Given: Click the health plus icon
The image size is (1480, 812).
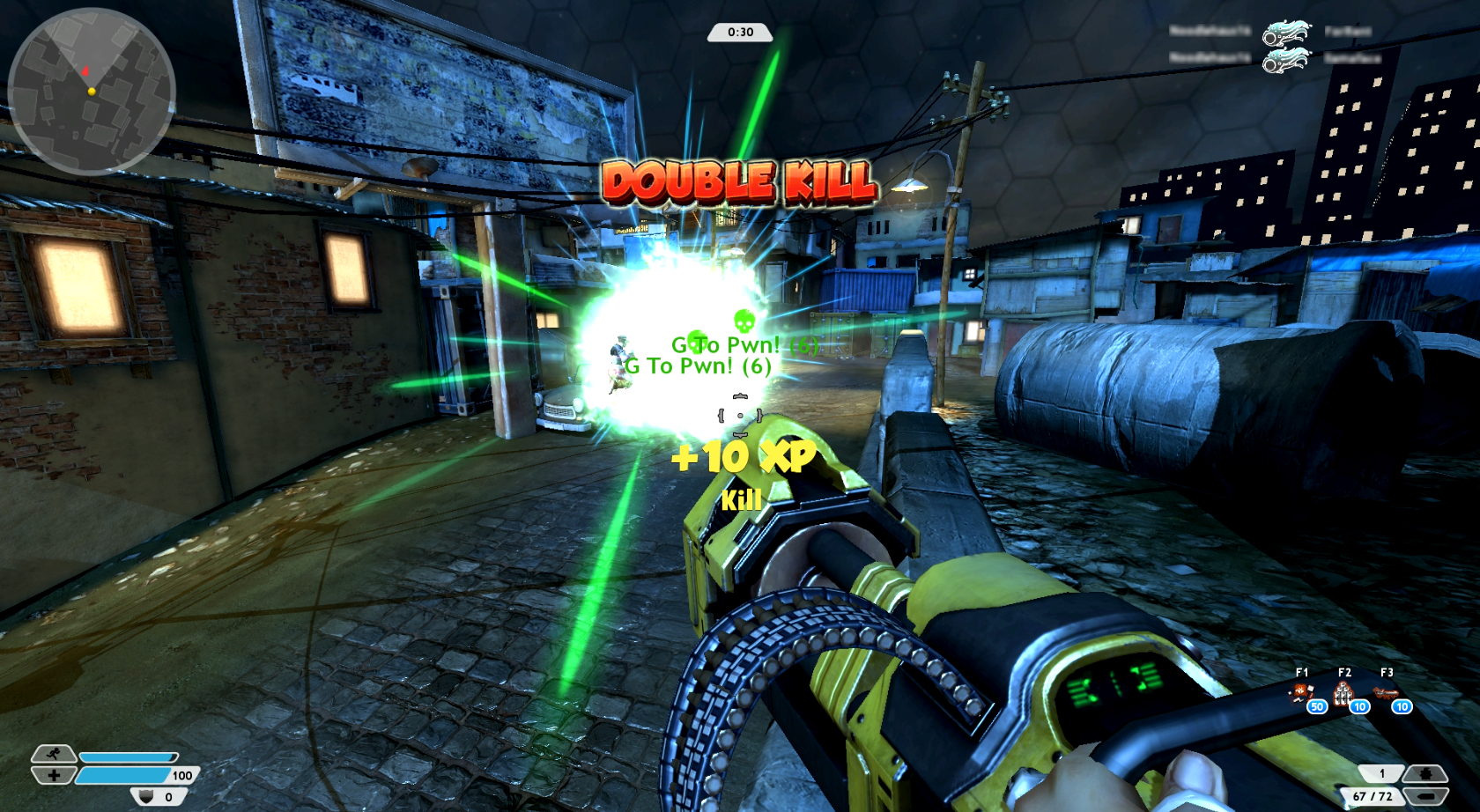Looking at the screenshot, I should point(54,775).
